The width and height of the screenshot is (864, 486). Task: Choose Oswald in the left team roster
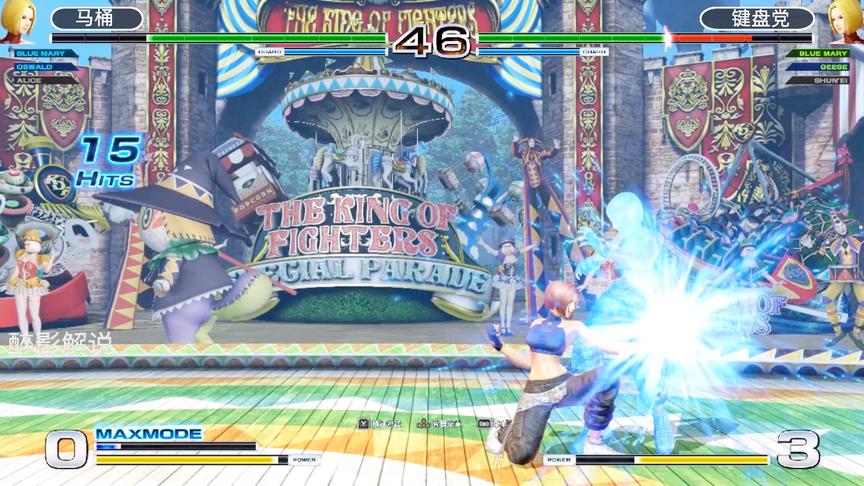35,66
